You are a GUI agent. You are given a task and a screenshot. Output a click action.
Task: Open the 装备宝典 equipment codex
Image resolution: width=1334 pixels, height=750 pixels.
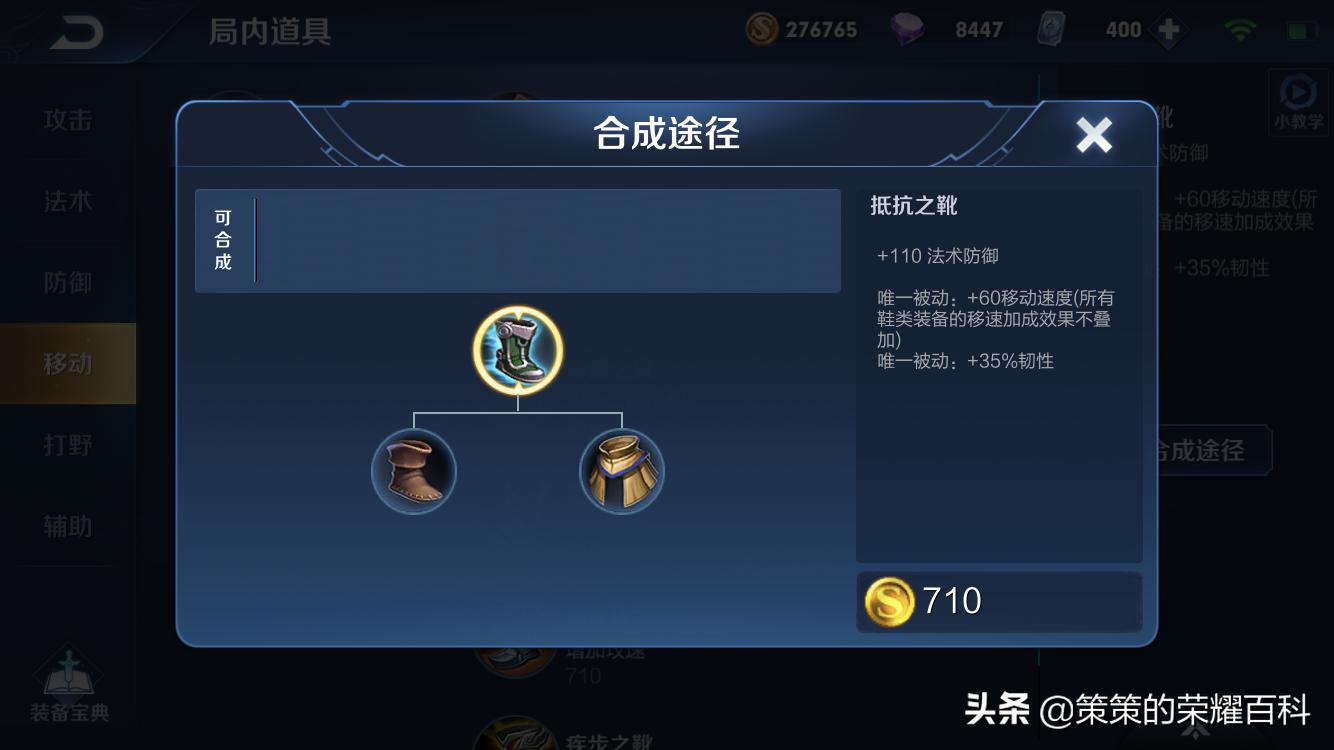68,690
